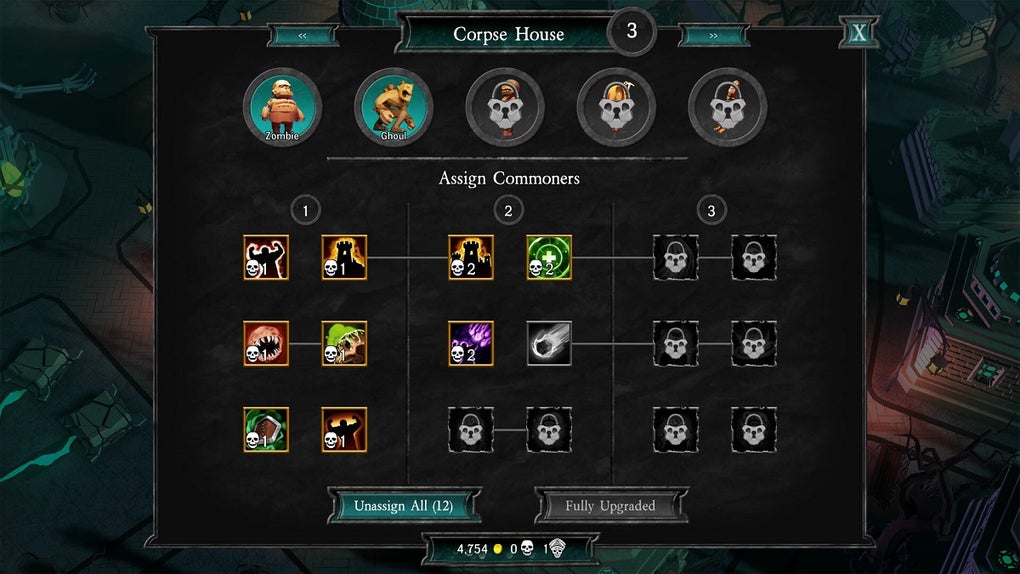Select the green healing cross upgrade

click(549, 257)
